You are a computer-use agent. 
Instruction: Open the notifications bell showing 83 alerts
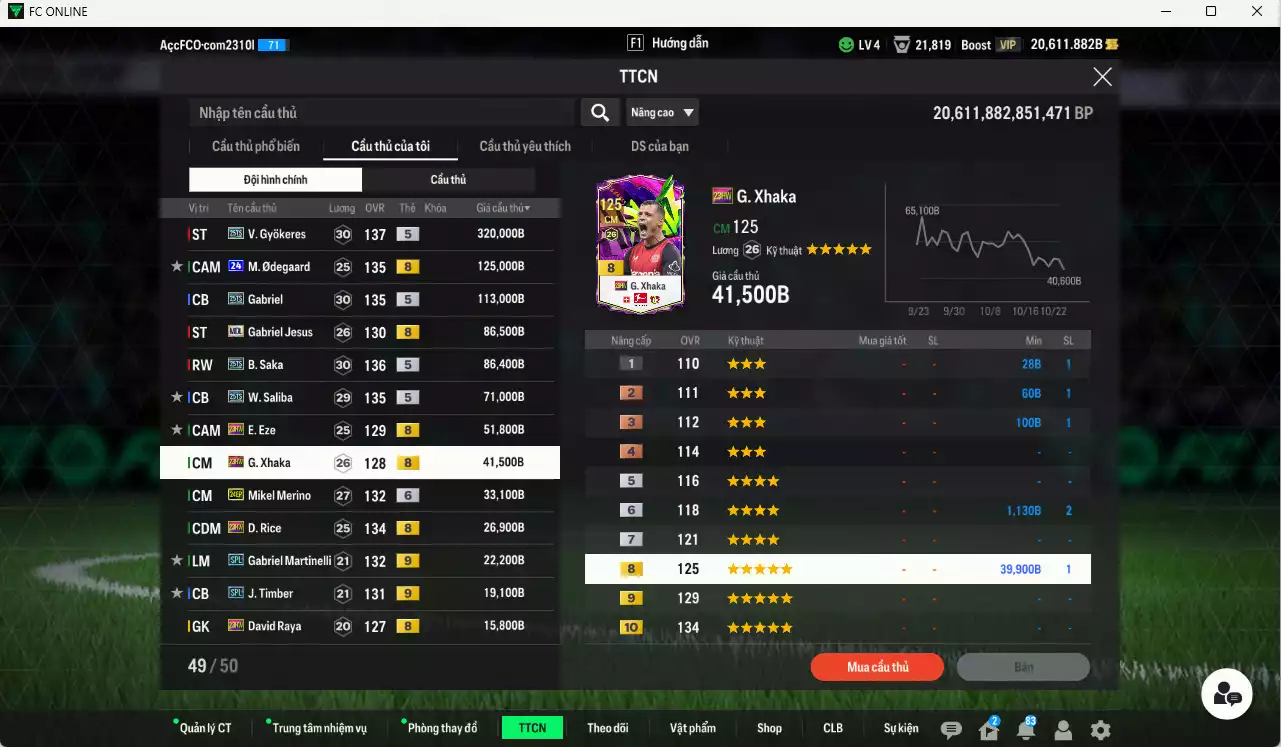coord(1027,732)
